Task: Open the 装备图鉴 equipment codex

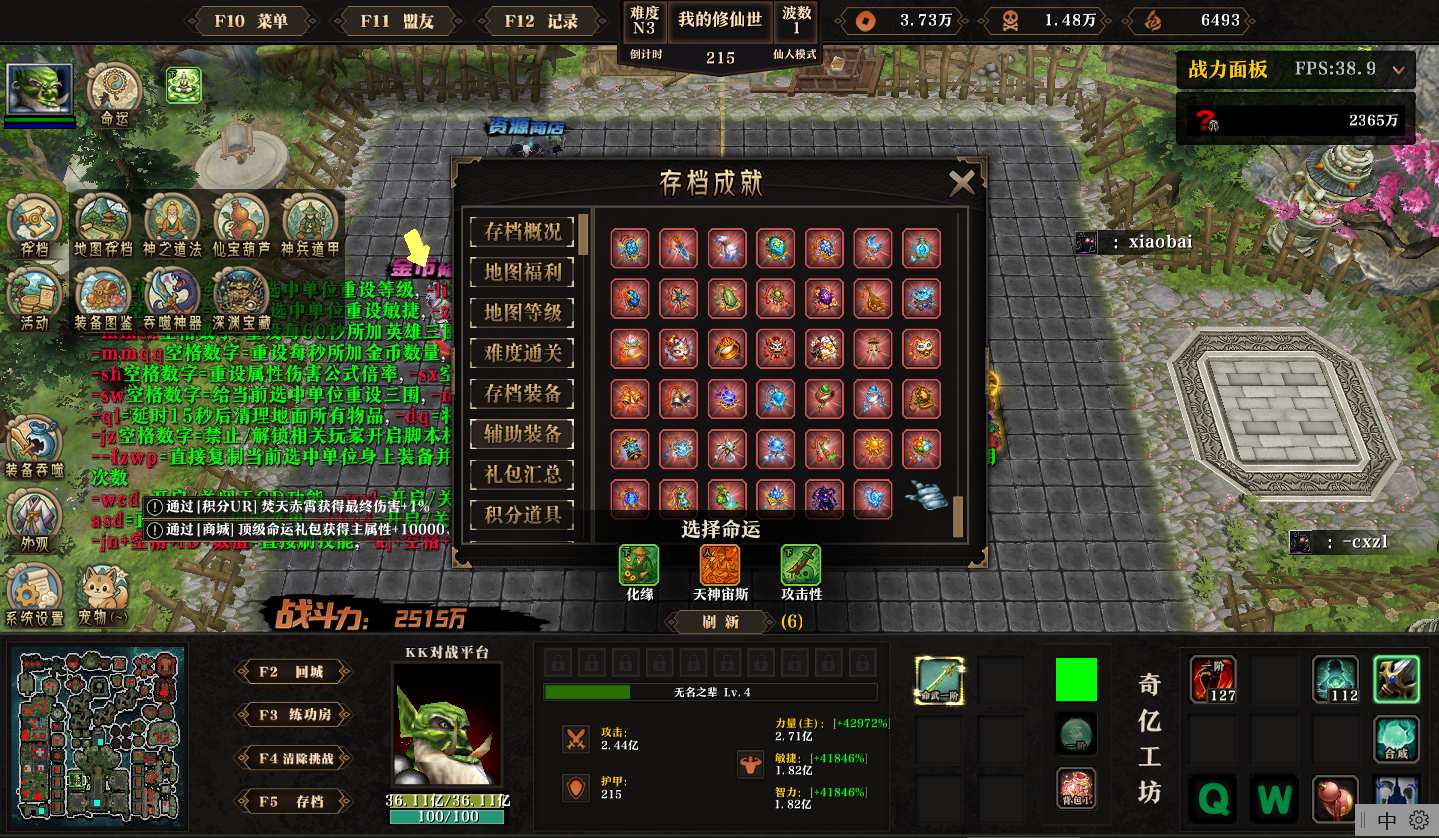Action: [103, 294]
